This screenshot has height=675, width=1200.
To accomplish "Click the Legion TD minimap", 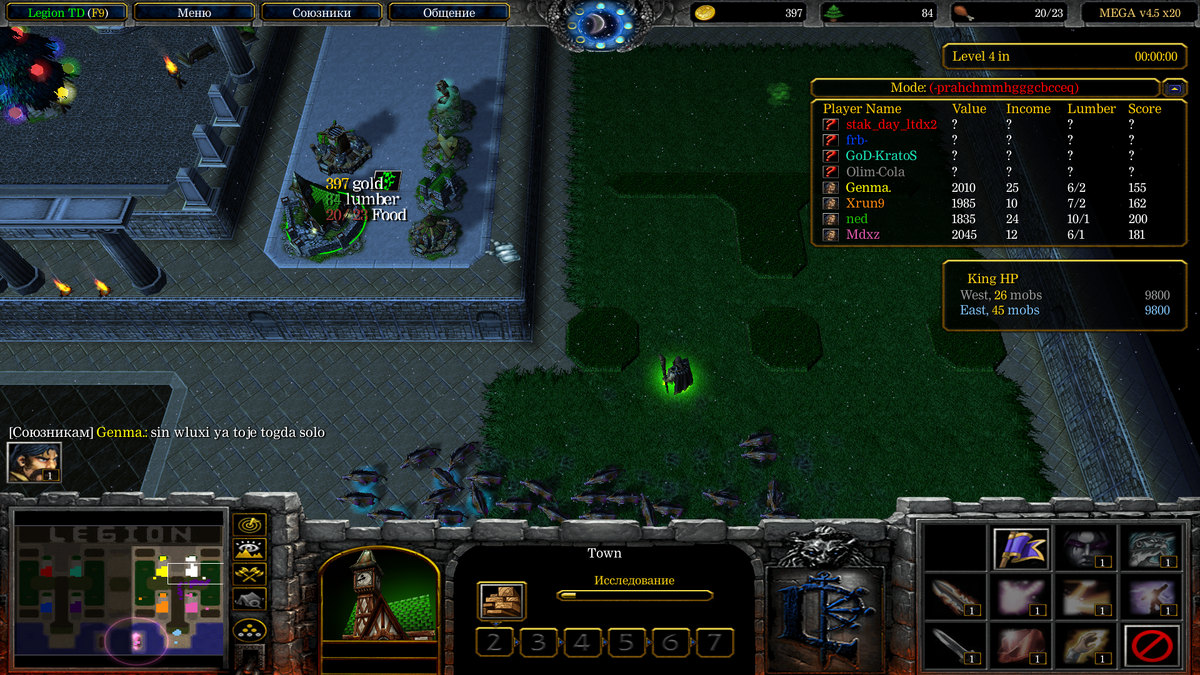I will tap(116, 587).
